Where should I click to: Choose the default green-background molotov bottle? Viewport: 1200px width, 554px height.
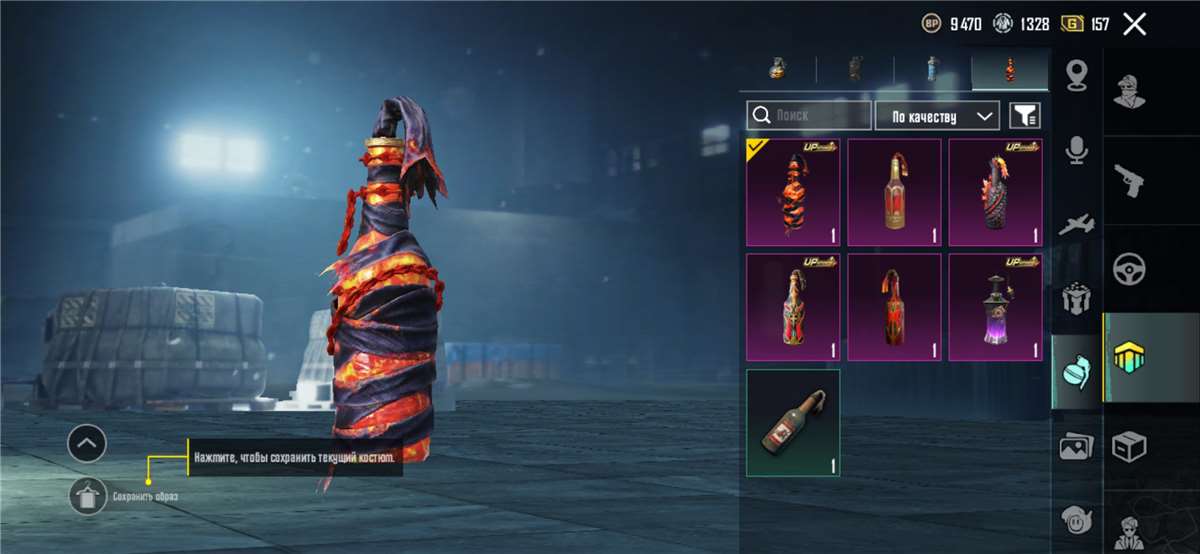coord(793,422)
